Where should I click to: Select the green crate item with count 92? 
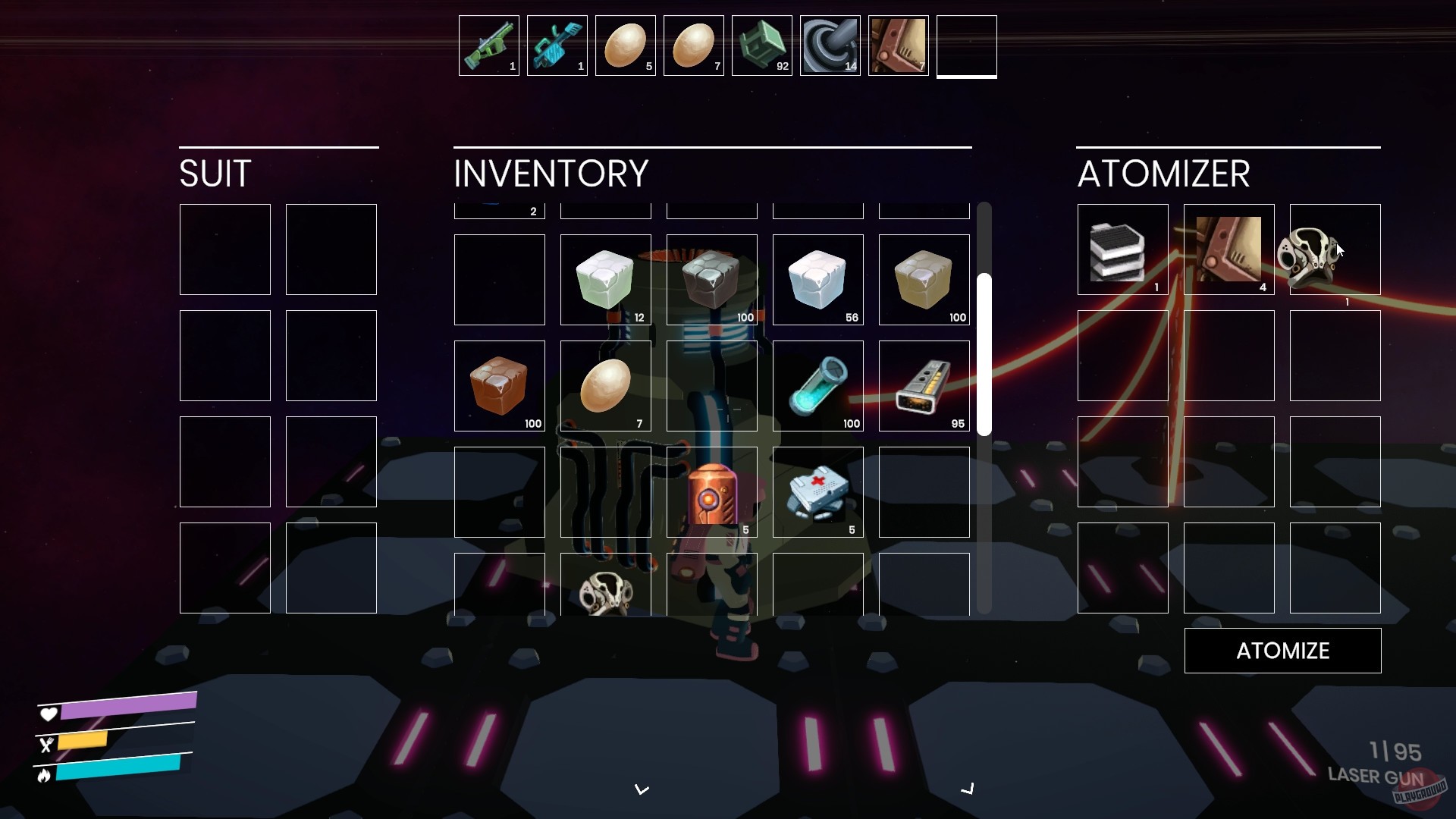click(761, 44)
